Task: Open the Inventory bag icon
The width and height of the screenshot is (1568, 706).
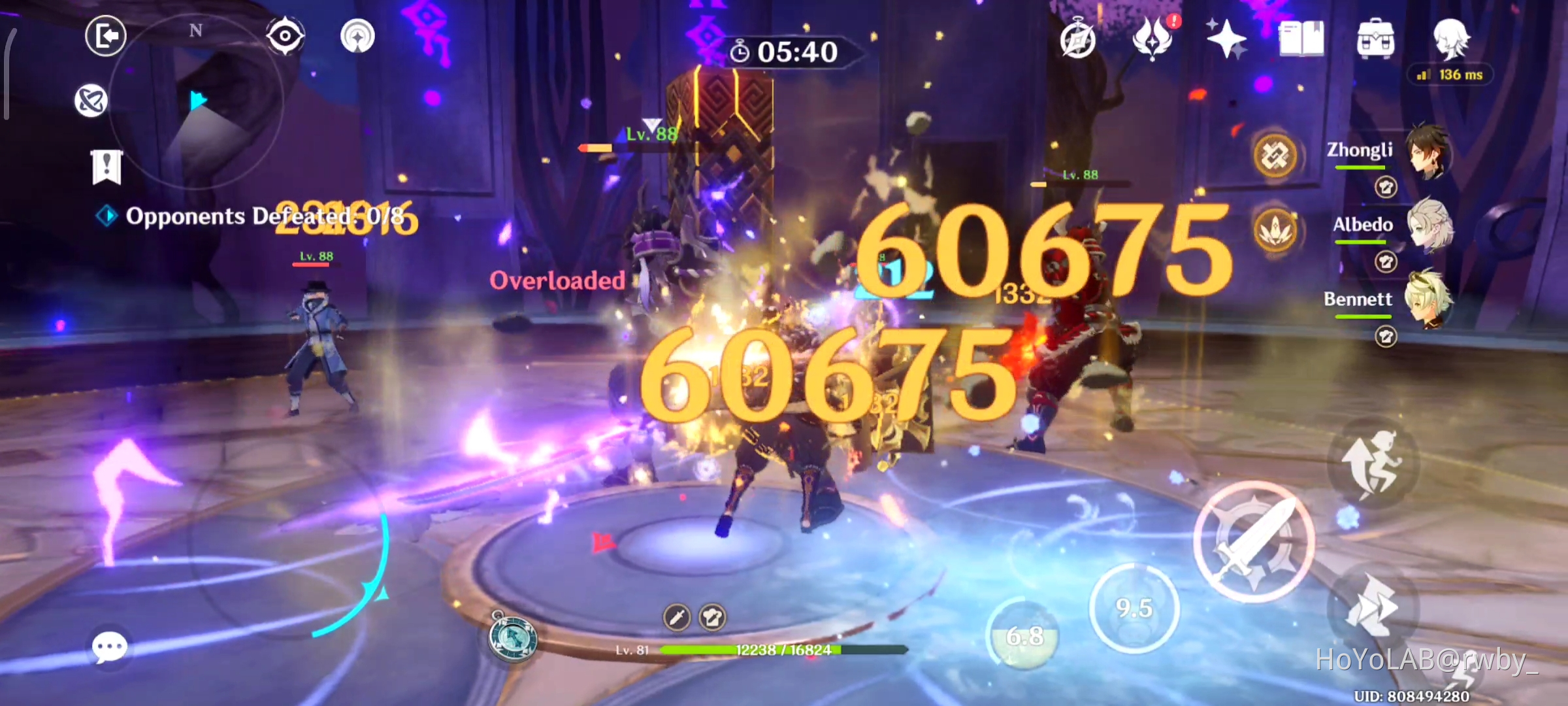Action: 1375,38
